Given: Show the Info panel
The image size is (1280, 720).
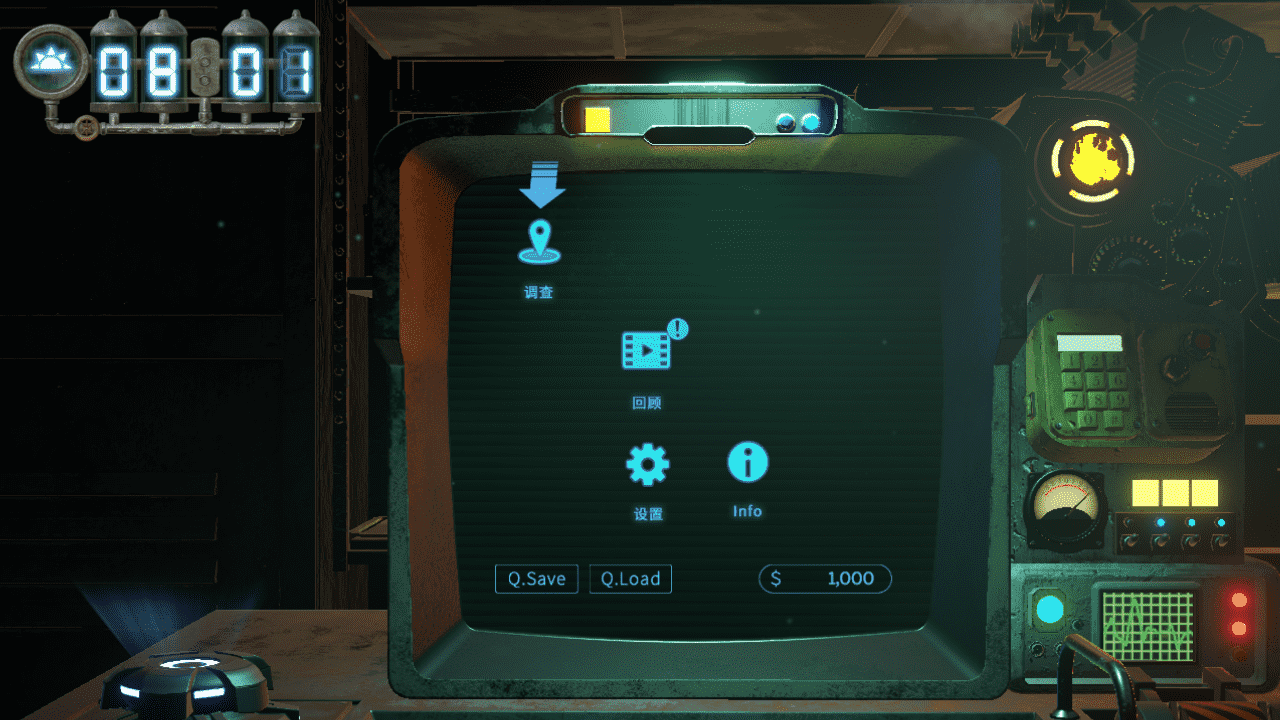Looking at the screenshot, I should point(747,463).
